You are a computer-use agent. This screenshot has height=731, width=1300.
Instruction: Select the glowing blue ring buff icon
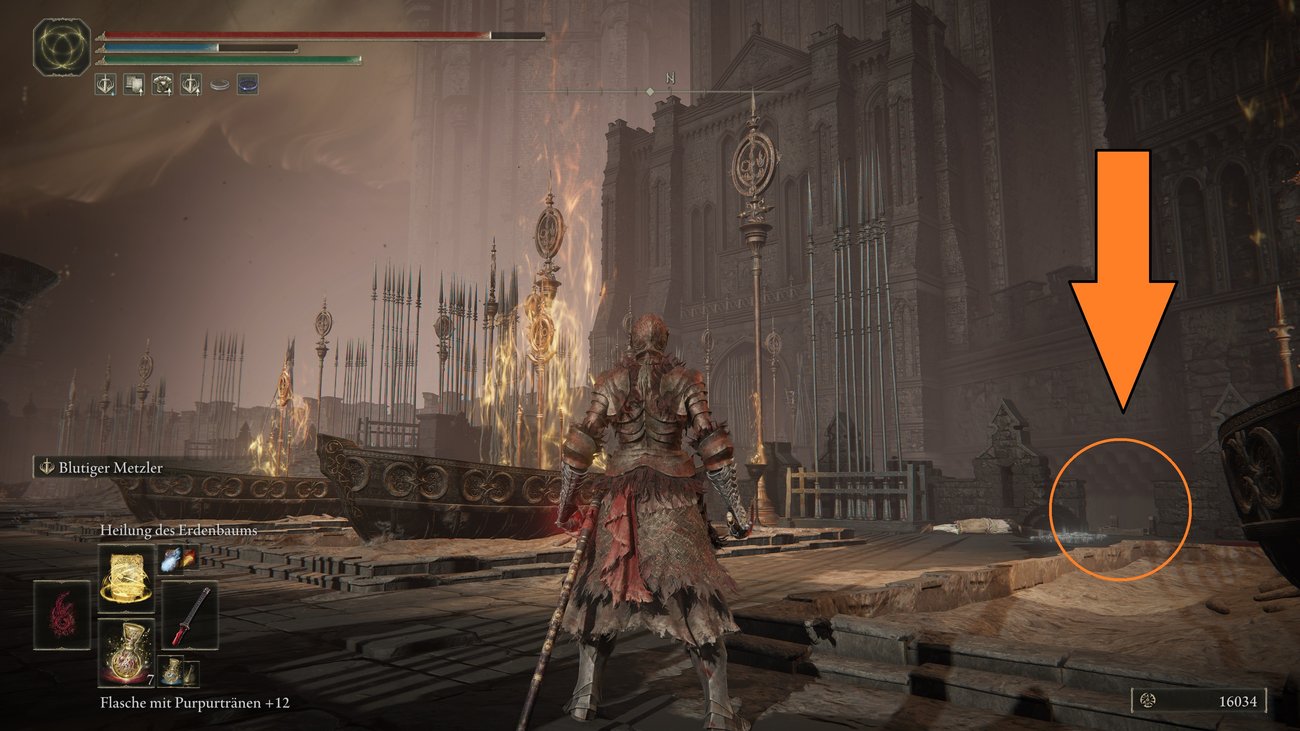click(246, 85)
